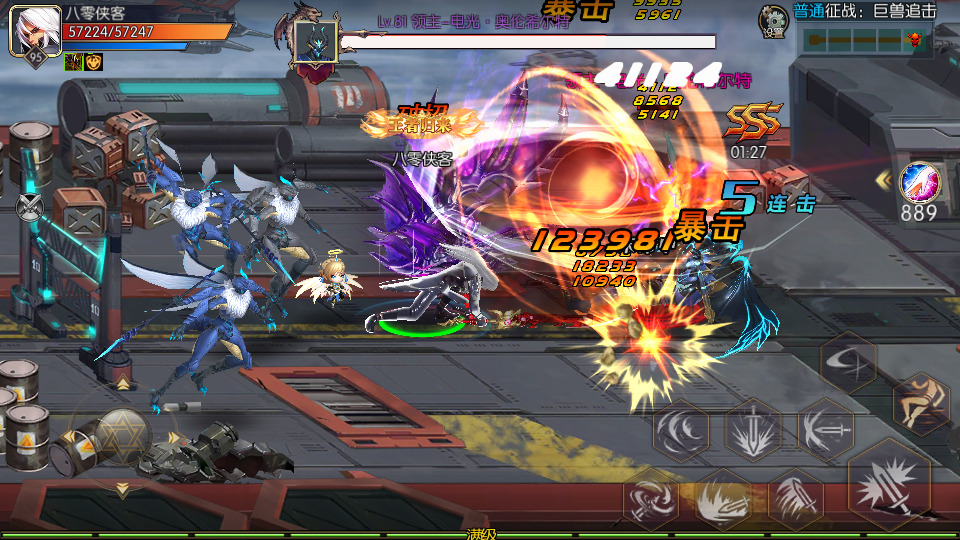This screenshot has height=540, width=960.
Task: Check the green buff status icon
Action: click(73, 62)
